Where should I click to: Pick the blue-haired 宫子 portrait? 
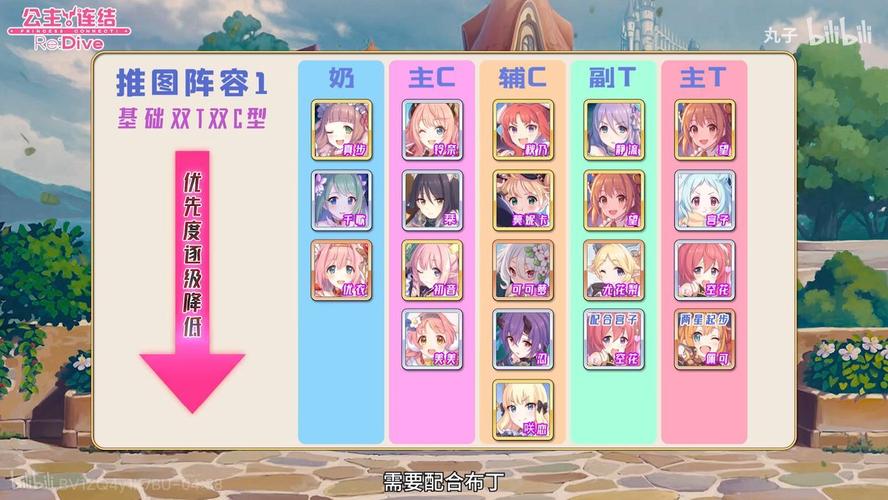click(x=705, y=200)
